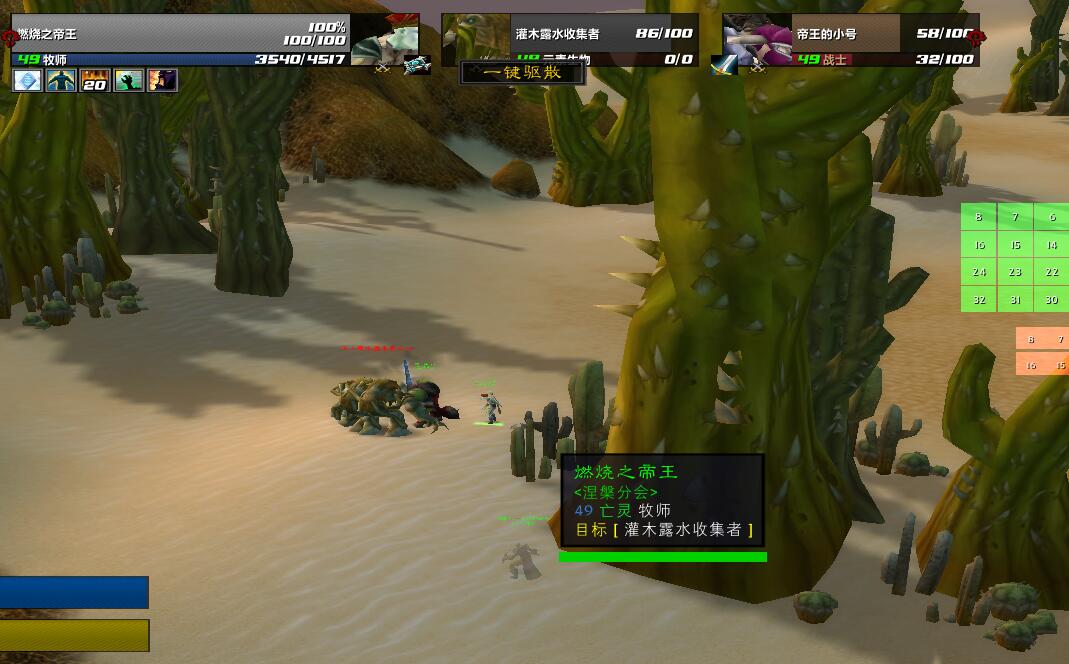Click the green hand buff icon

pyautogui.click(x=129, y=81)
